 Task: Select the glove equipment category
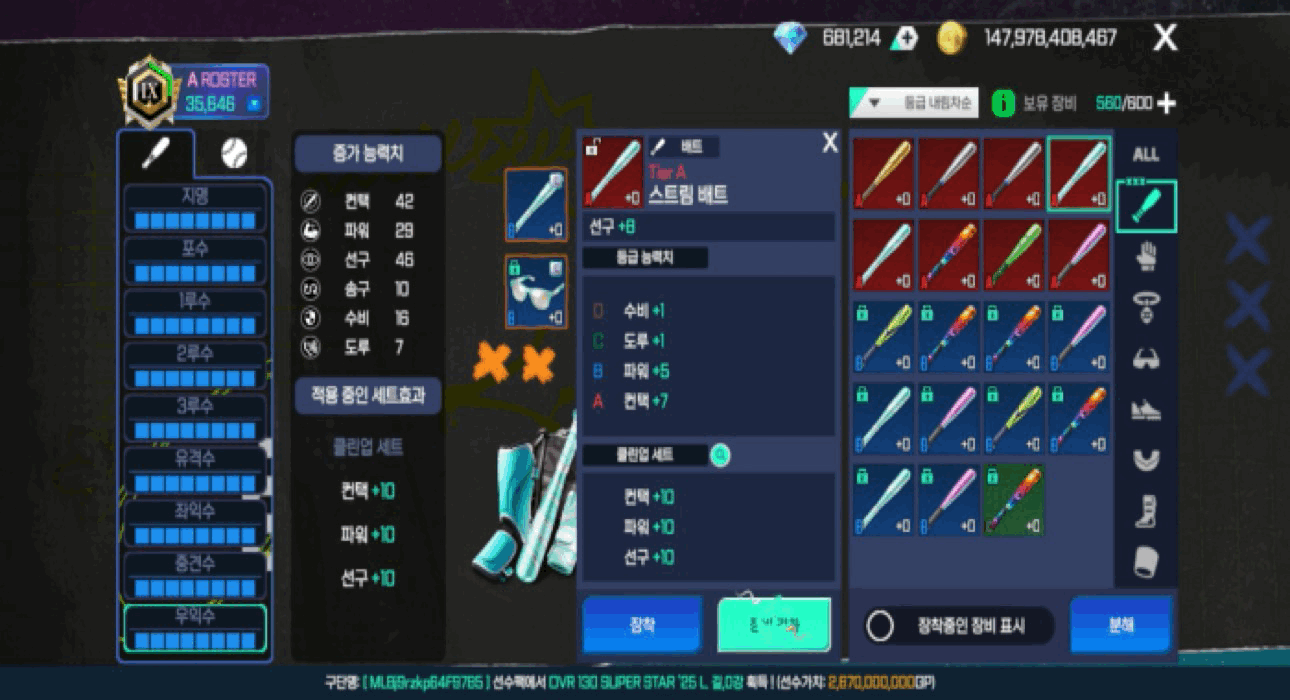pyautogui.click(x=1146, y=258)
